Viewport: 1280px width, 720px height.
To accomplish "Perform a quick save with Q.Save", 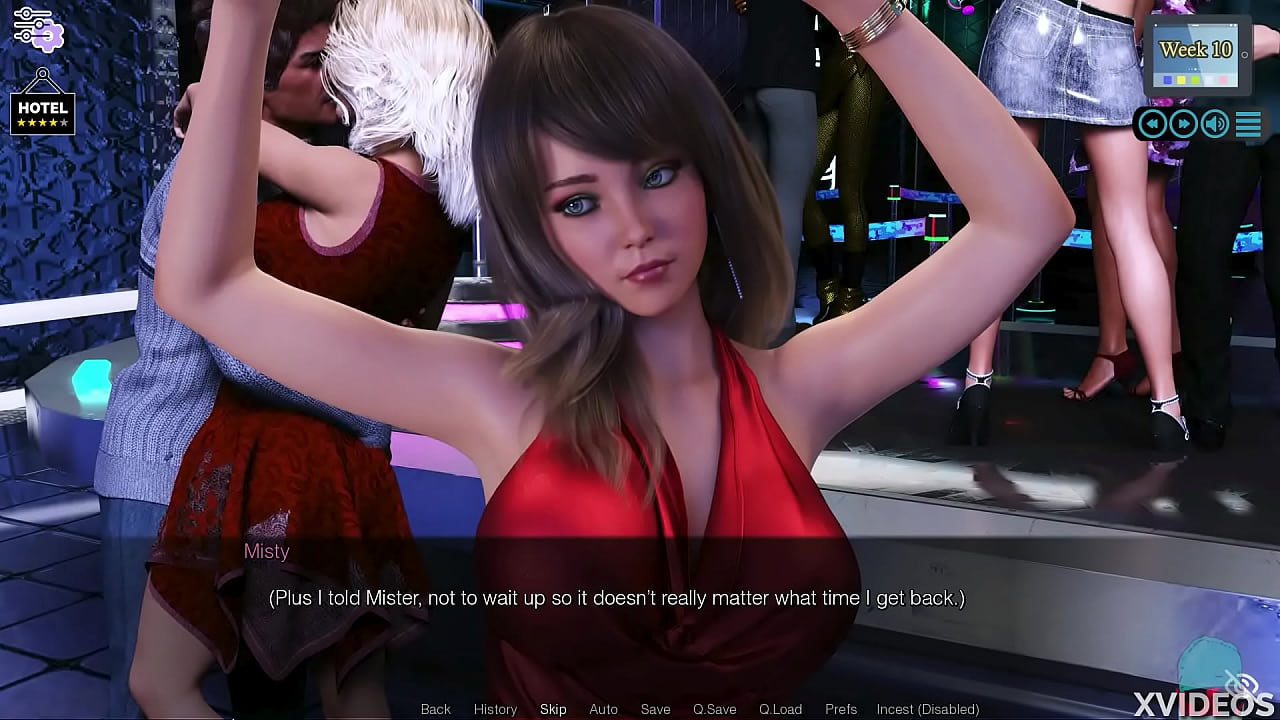I will tap(714, 709).
